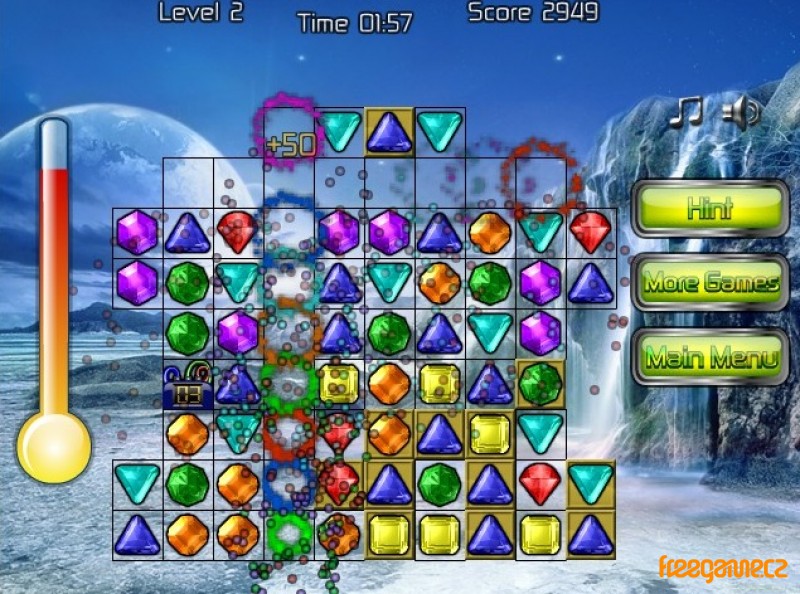Image resolution: width=800 pixels, height=594 pixels.
Task: Visit the freegames.cz logo link
Action: point(723,567)
